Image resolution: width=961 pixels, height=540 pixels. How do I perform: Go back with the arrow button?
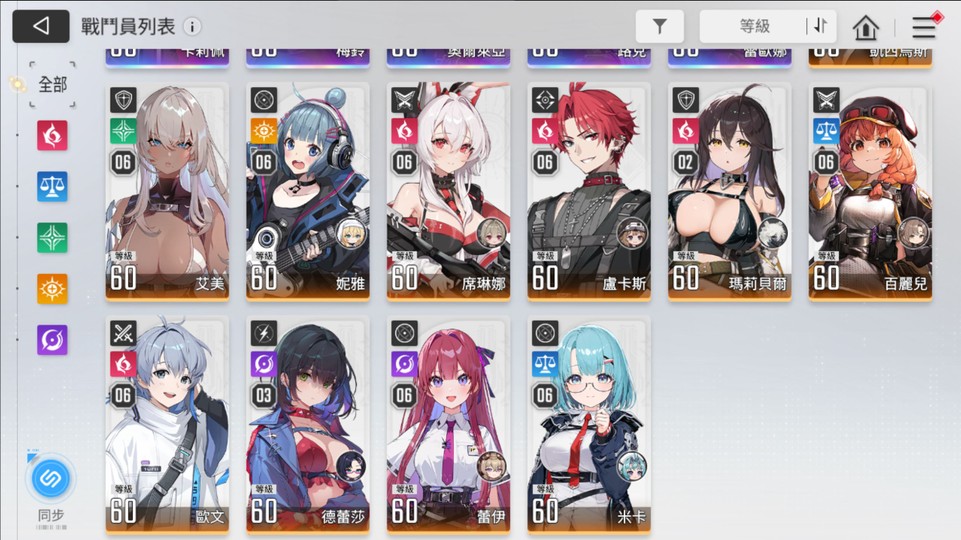click(x=41, y=26)
